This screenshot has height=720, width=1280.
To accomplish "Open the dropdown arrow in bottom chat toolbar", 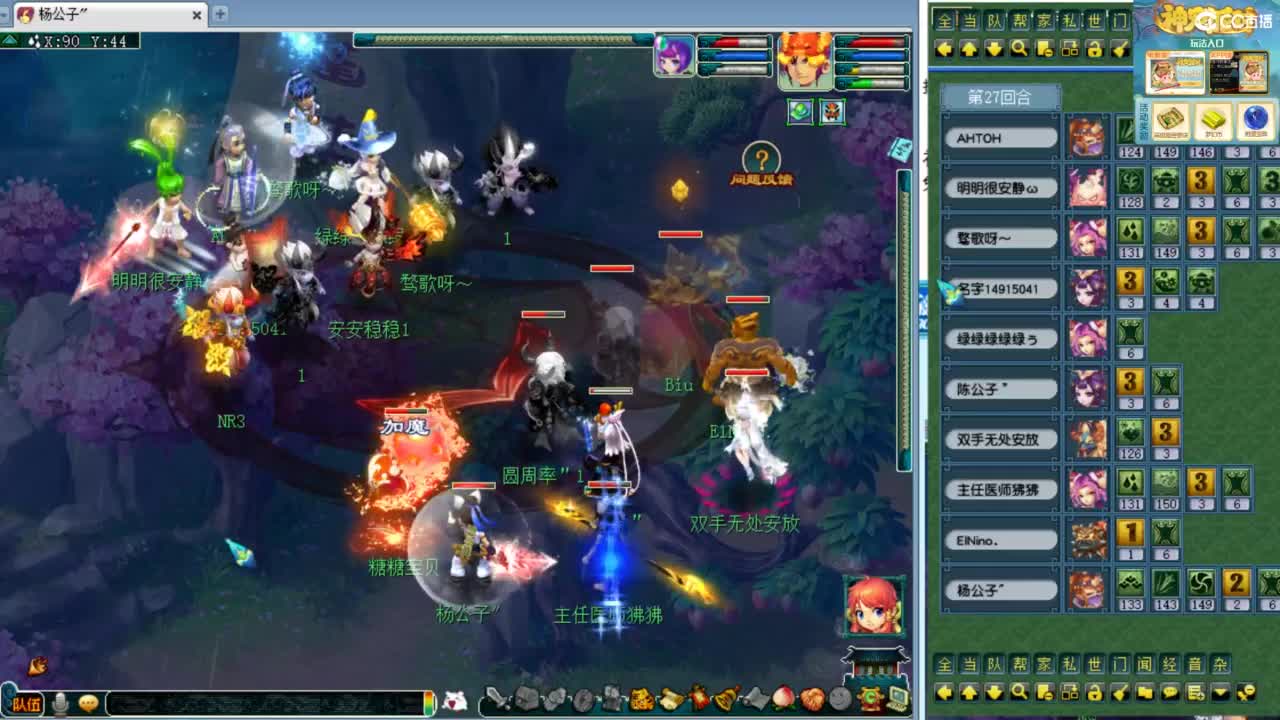I will pyautogui.click(x=1222, y=691).
